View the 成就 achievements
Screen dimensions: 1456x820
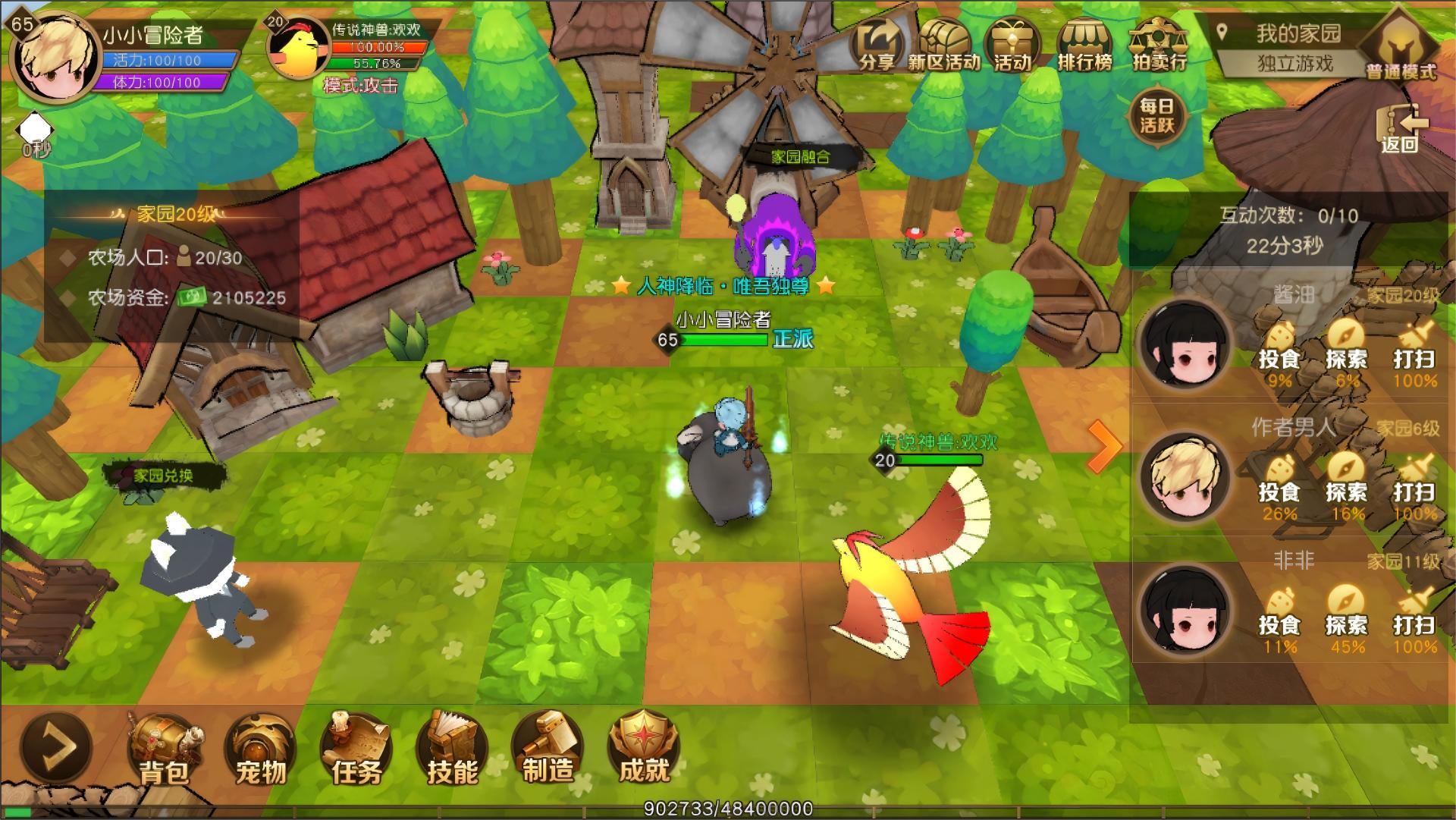pyautogui.click(x=643, y=749)
